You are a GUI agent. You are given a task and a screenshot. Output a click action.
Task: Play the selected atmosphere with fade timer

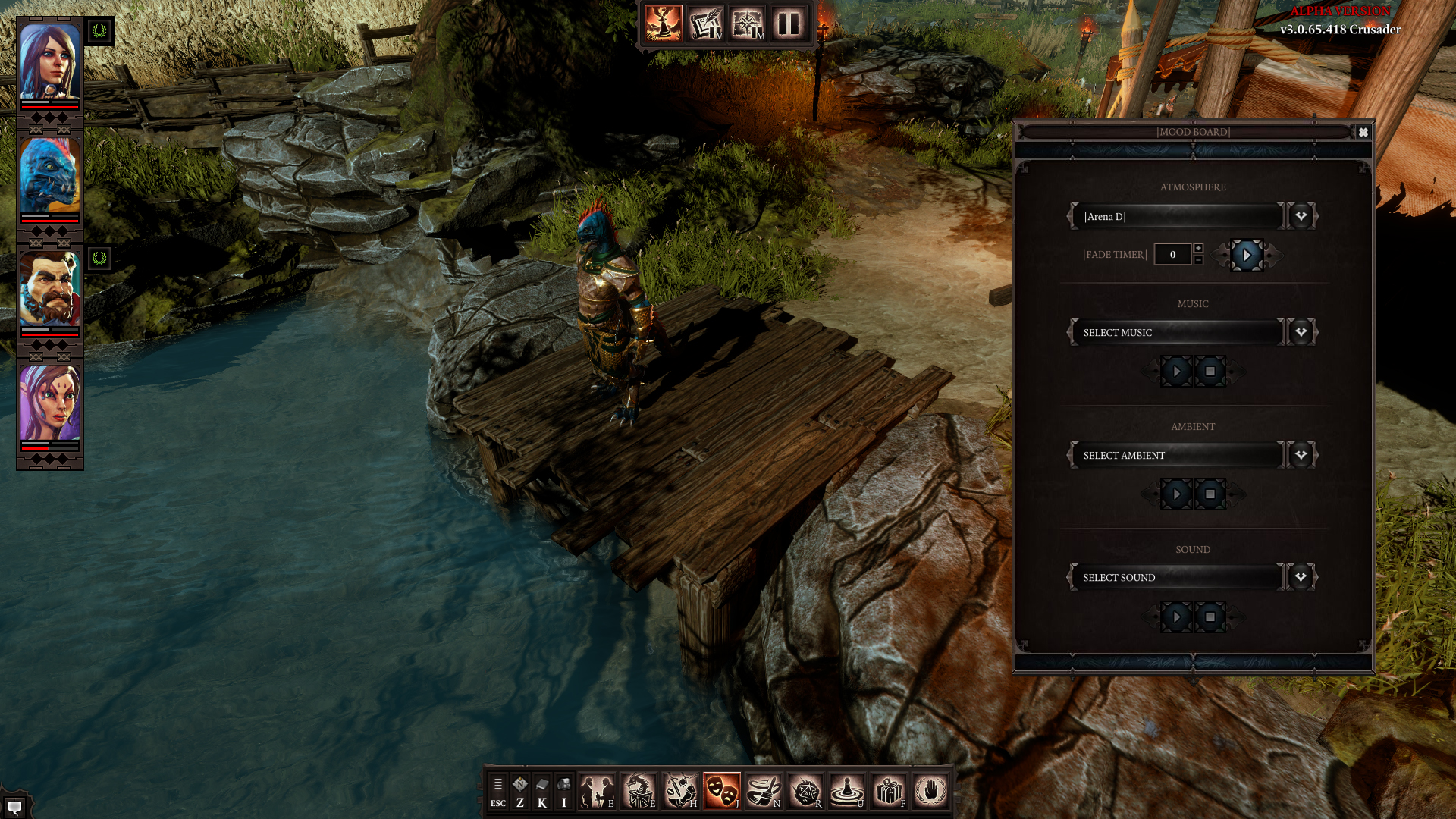click(x=1247, y=256)
